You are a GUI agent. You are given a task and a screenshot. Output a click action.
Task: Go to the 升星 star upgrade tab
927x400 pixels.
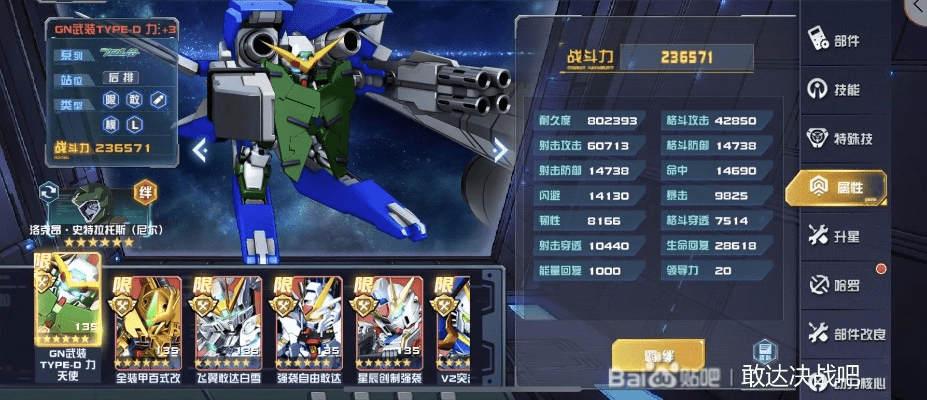pyautogui.click(x=835, y=236)
